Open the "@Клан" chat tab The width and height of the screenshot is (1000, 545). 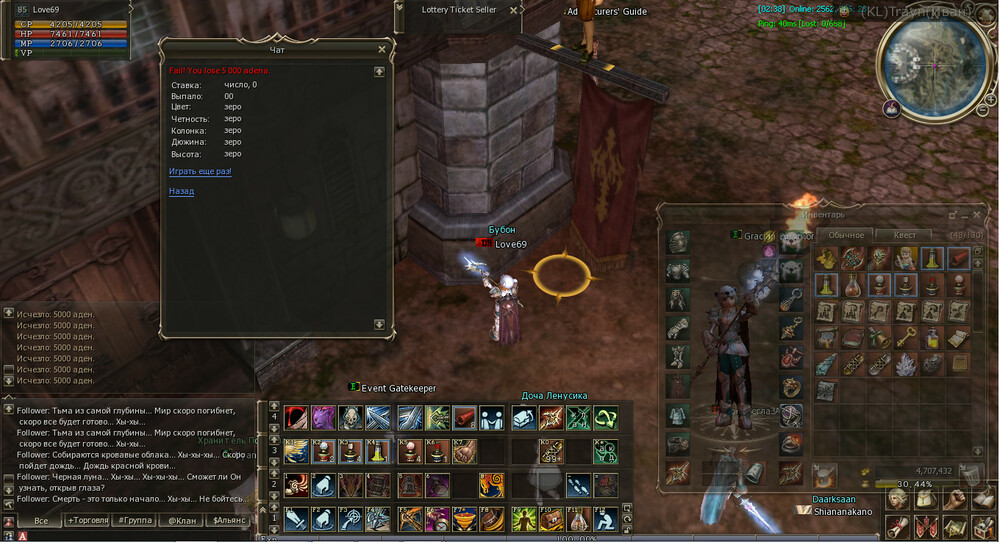pyautogui.click(x=182, y=520)
